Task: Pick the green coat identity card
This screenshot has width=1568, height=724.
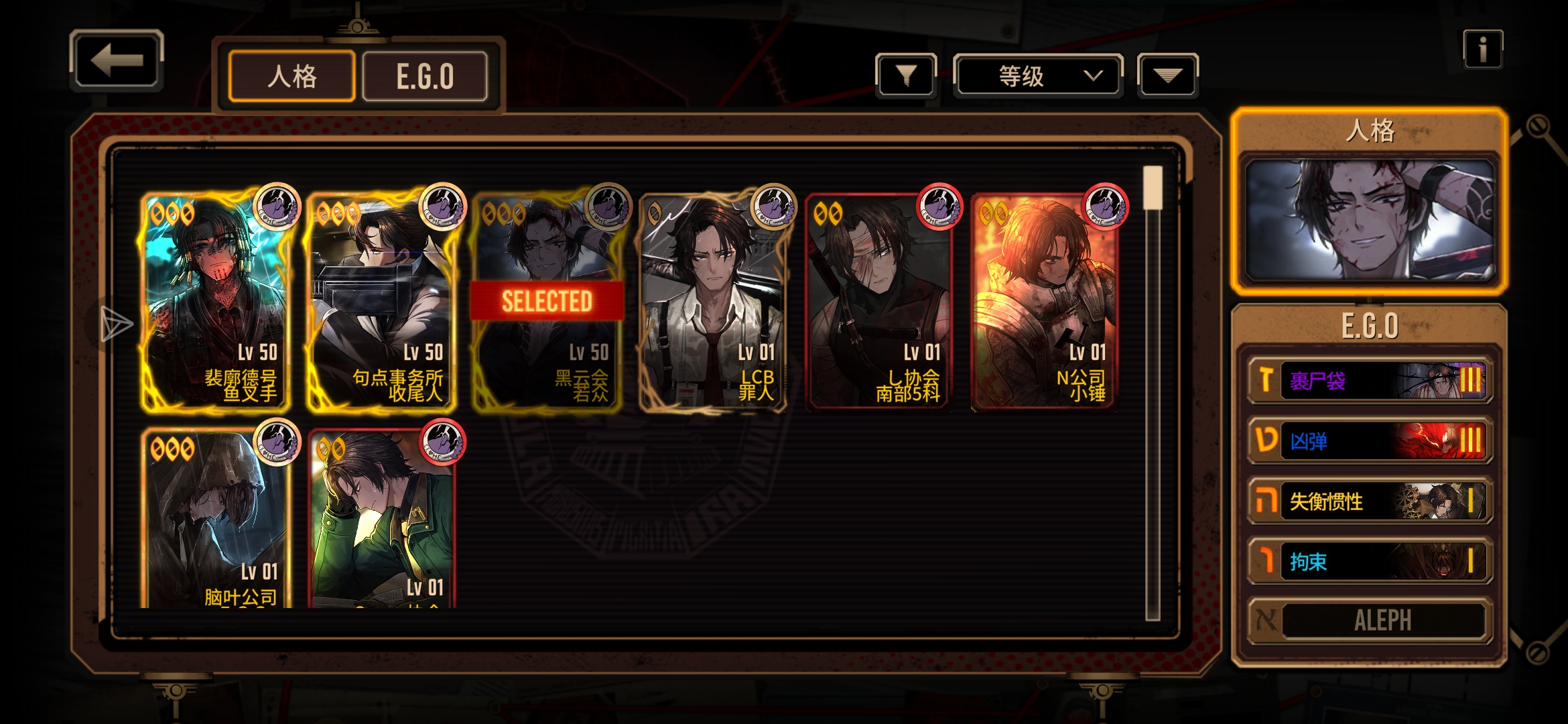Action: coord(381,520)
